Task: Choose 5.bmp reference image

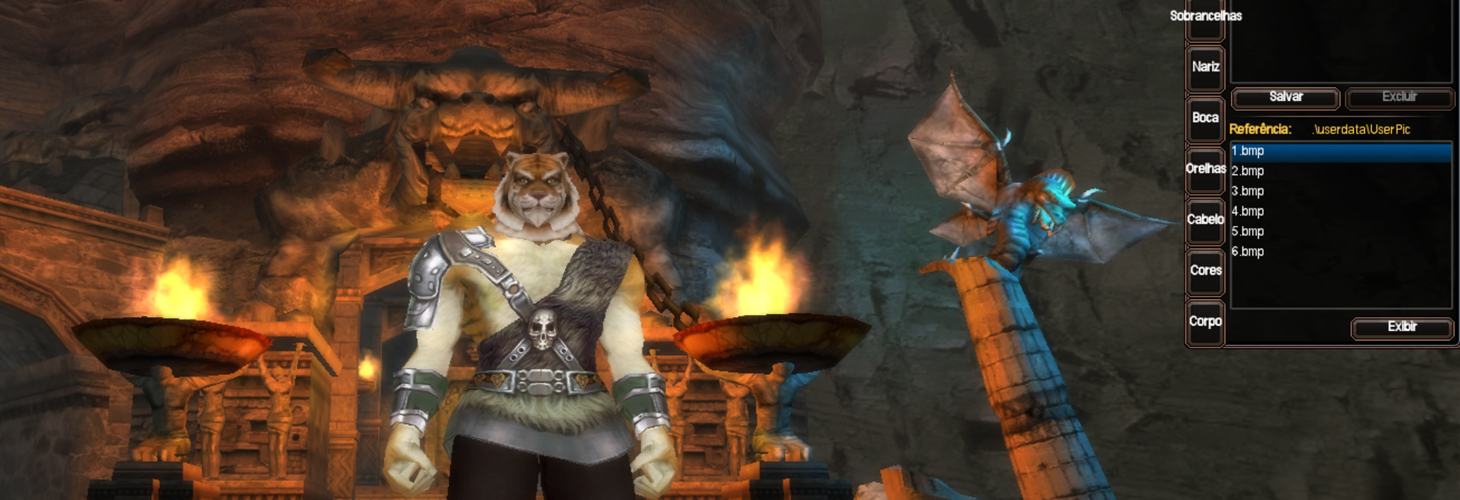Action: point(1340,232)
